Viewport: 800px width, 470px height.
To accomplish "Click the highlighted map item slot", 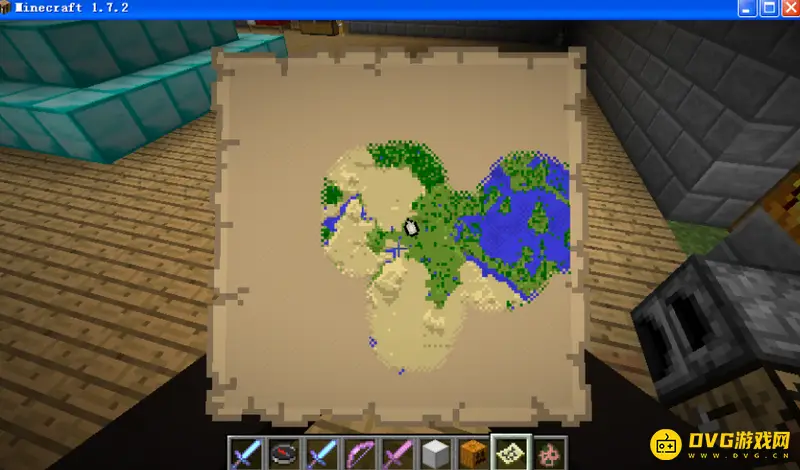I will (511, 453).
